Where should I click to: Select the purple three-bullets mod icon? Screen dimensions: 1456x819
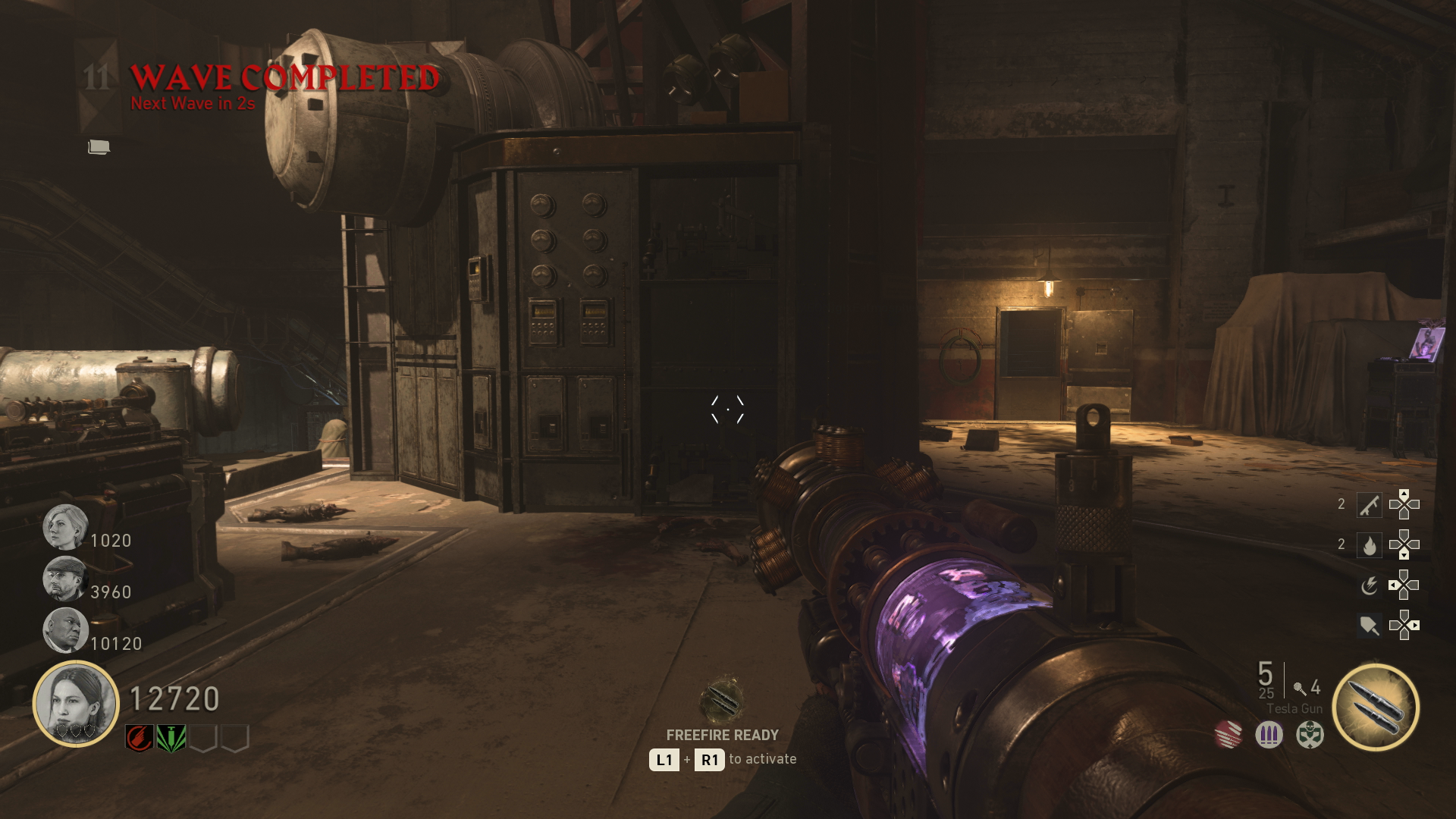coord(1269,734)
